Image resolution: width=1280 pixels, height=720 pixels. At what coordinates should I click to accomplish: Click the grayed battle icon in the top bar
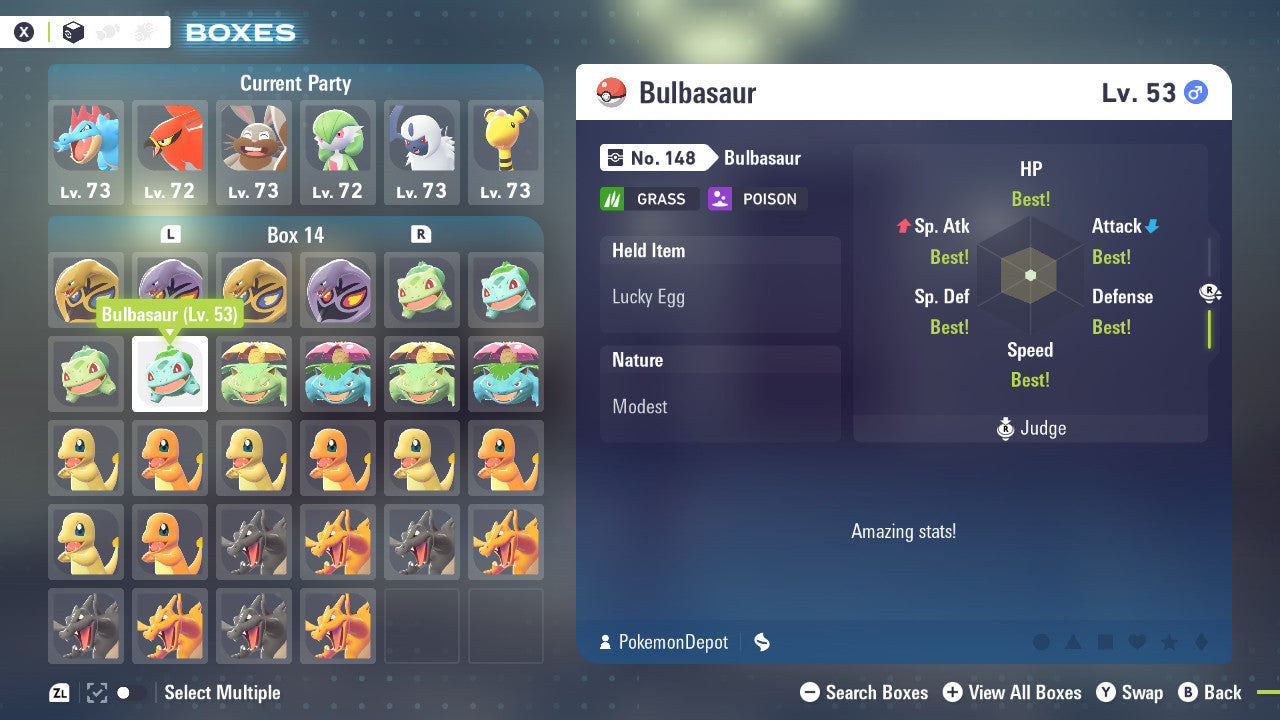(143, 31)
